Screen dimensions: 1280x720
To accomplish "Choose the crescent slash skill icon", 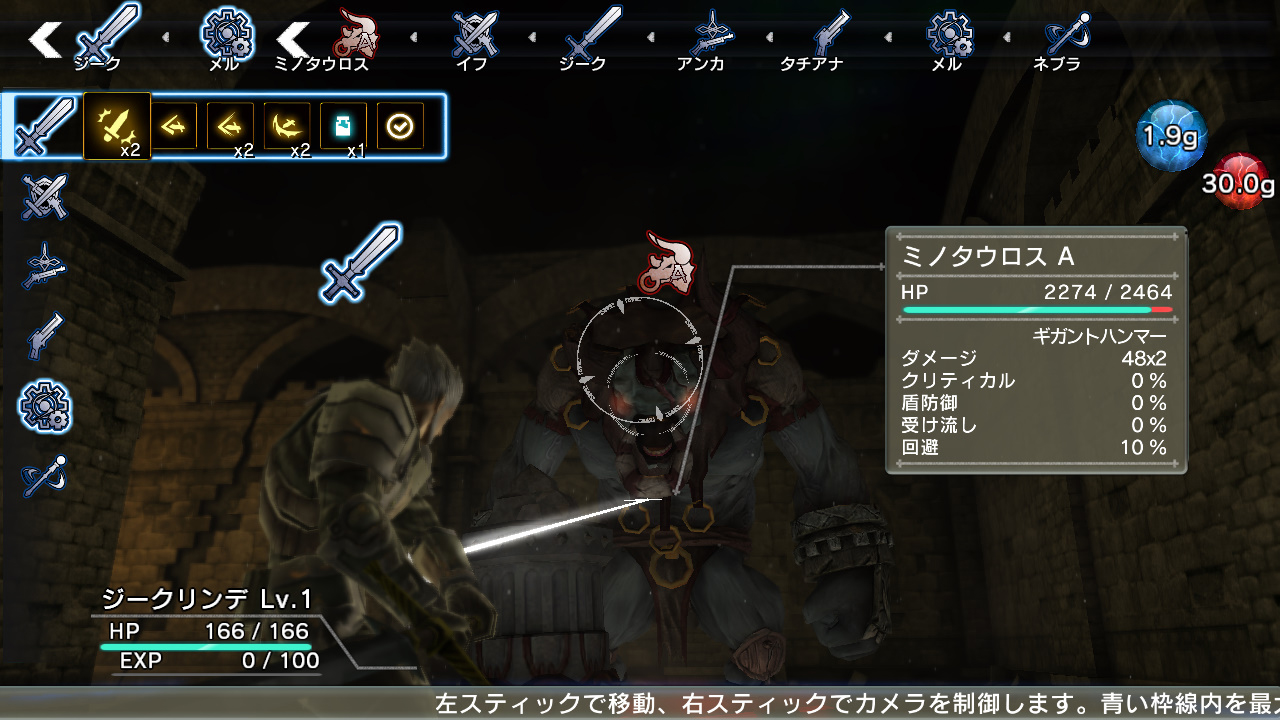I will (x=287, y=126).
